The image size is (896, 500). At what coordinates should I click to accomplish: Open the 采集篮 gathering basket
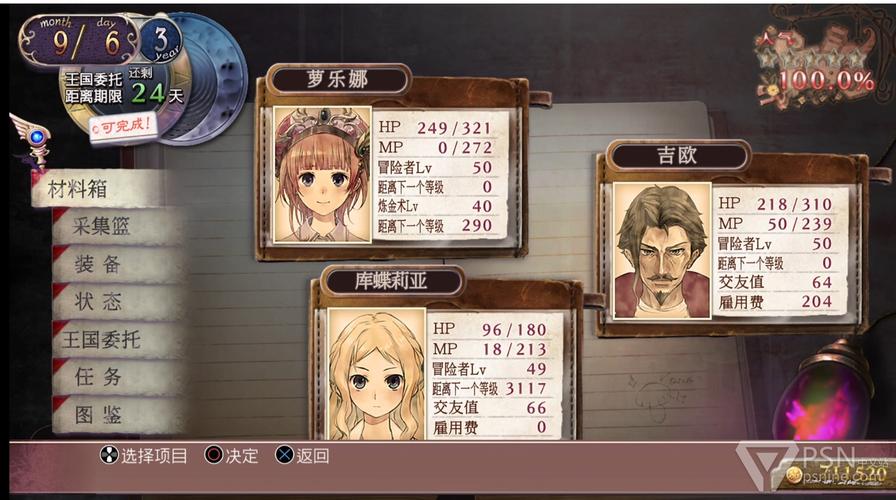(x=102, y=226)
